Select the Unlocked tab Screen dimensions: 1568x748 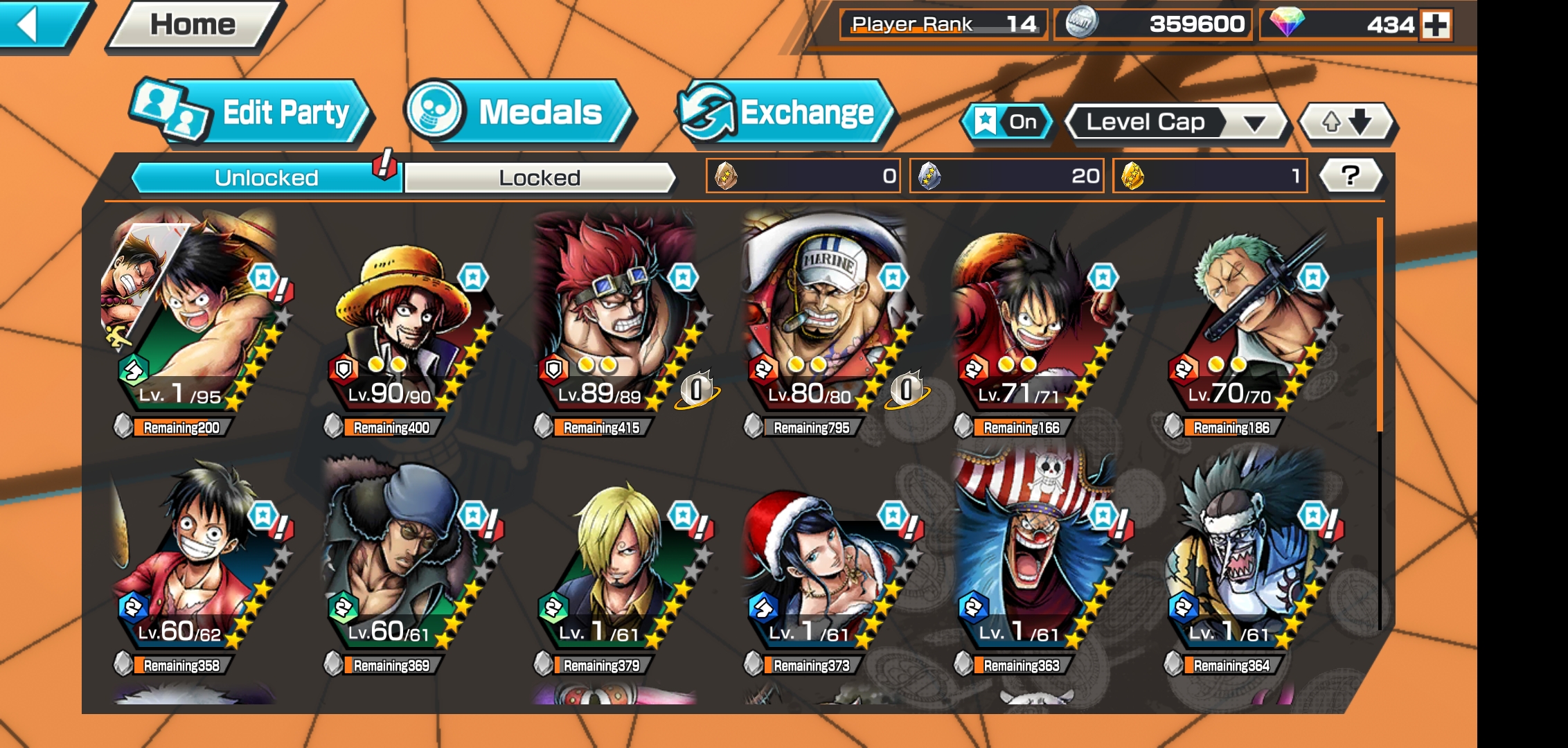(x=265, y=177)
